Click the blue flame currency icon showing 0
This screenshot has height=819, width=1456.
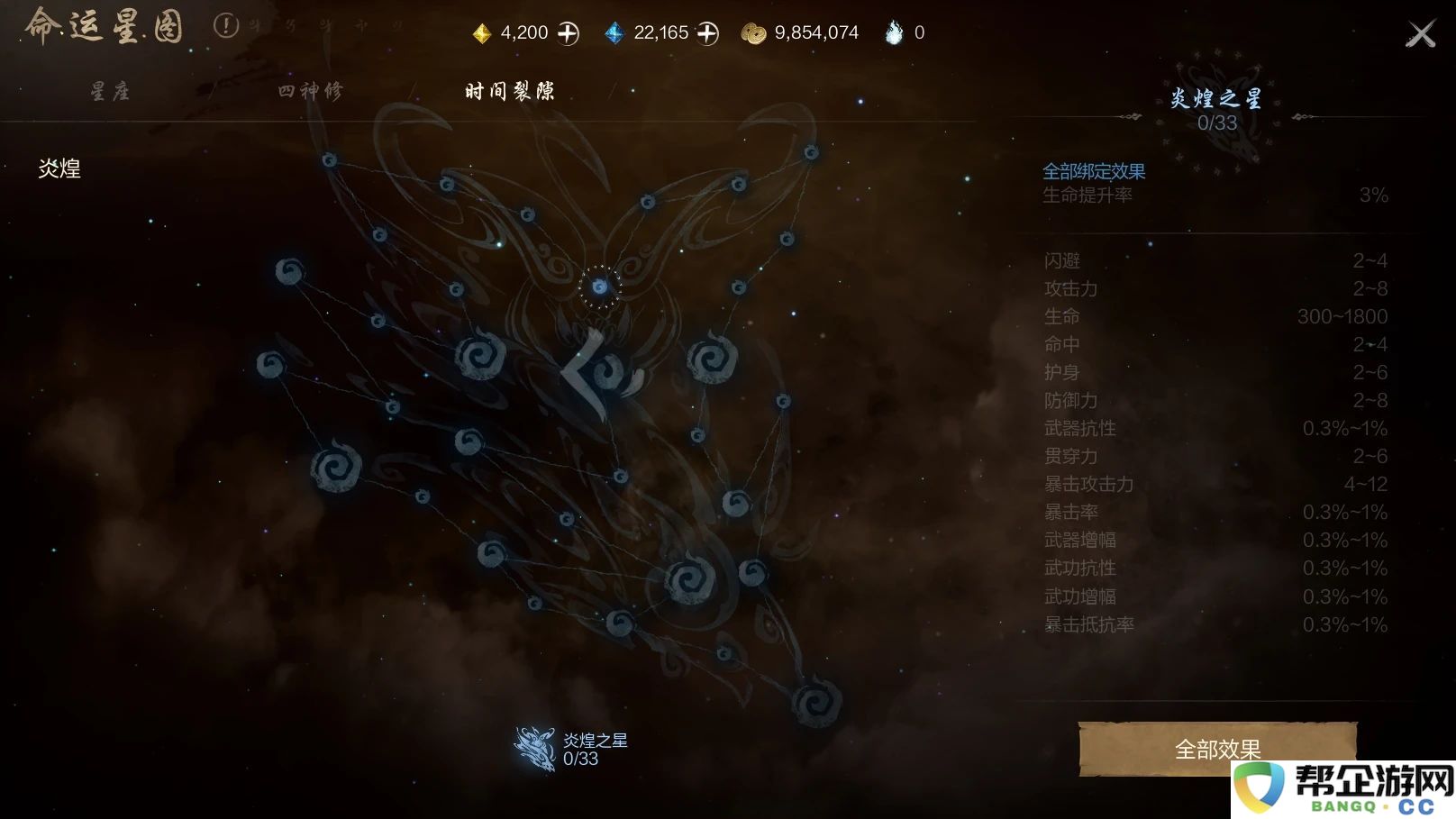coord(893,32)
